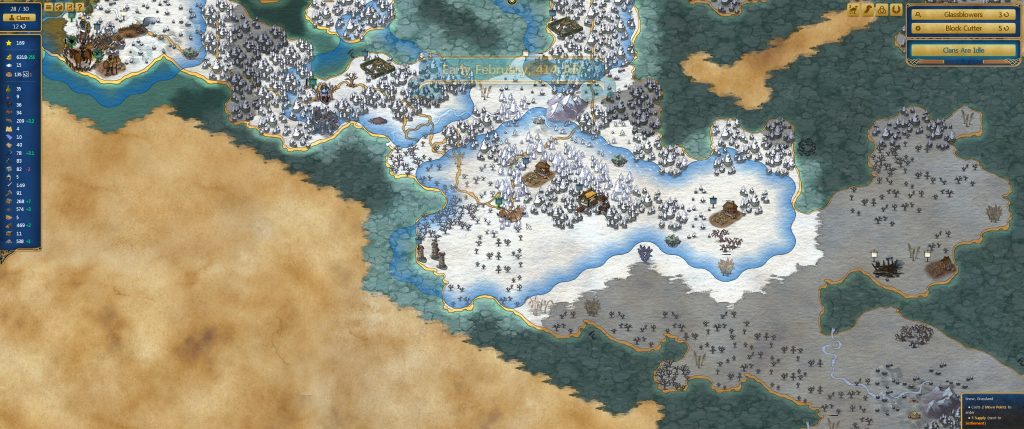The image size is (1024, 429).
Task: Open the question mark help icon
Action: coord(79,8)
